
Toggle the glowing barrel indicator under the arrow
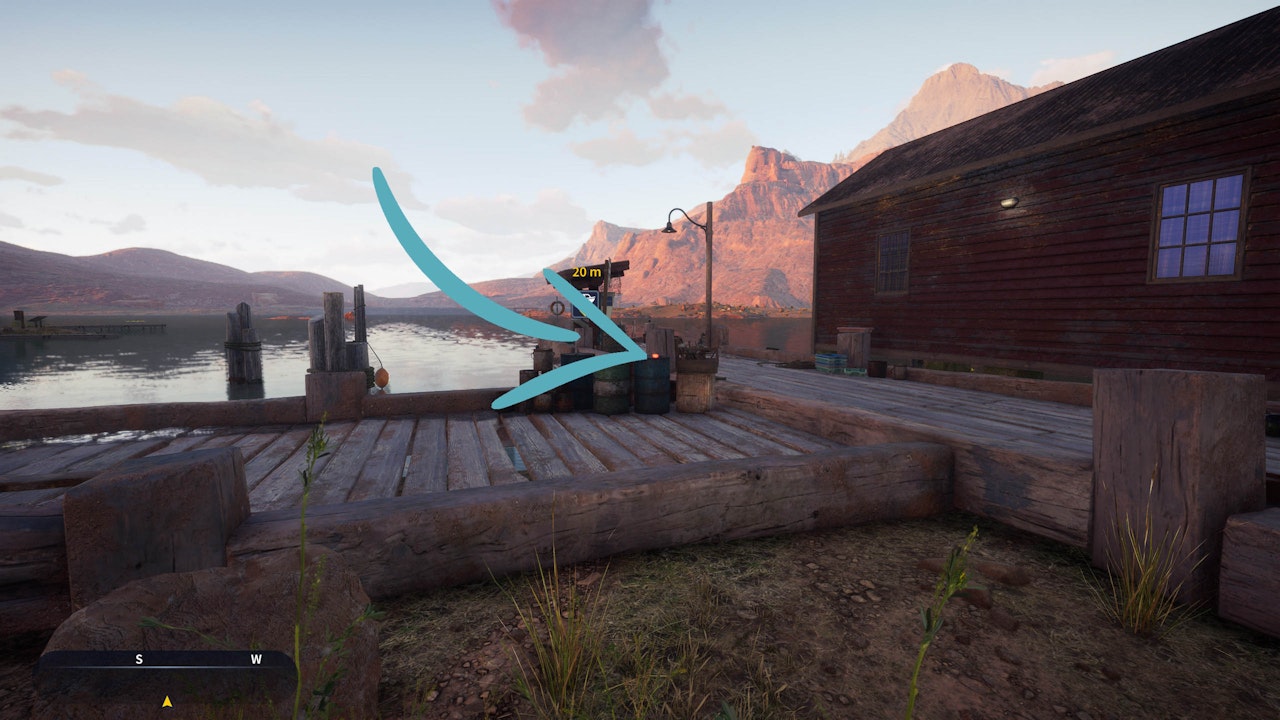tap(655, 357)
